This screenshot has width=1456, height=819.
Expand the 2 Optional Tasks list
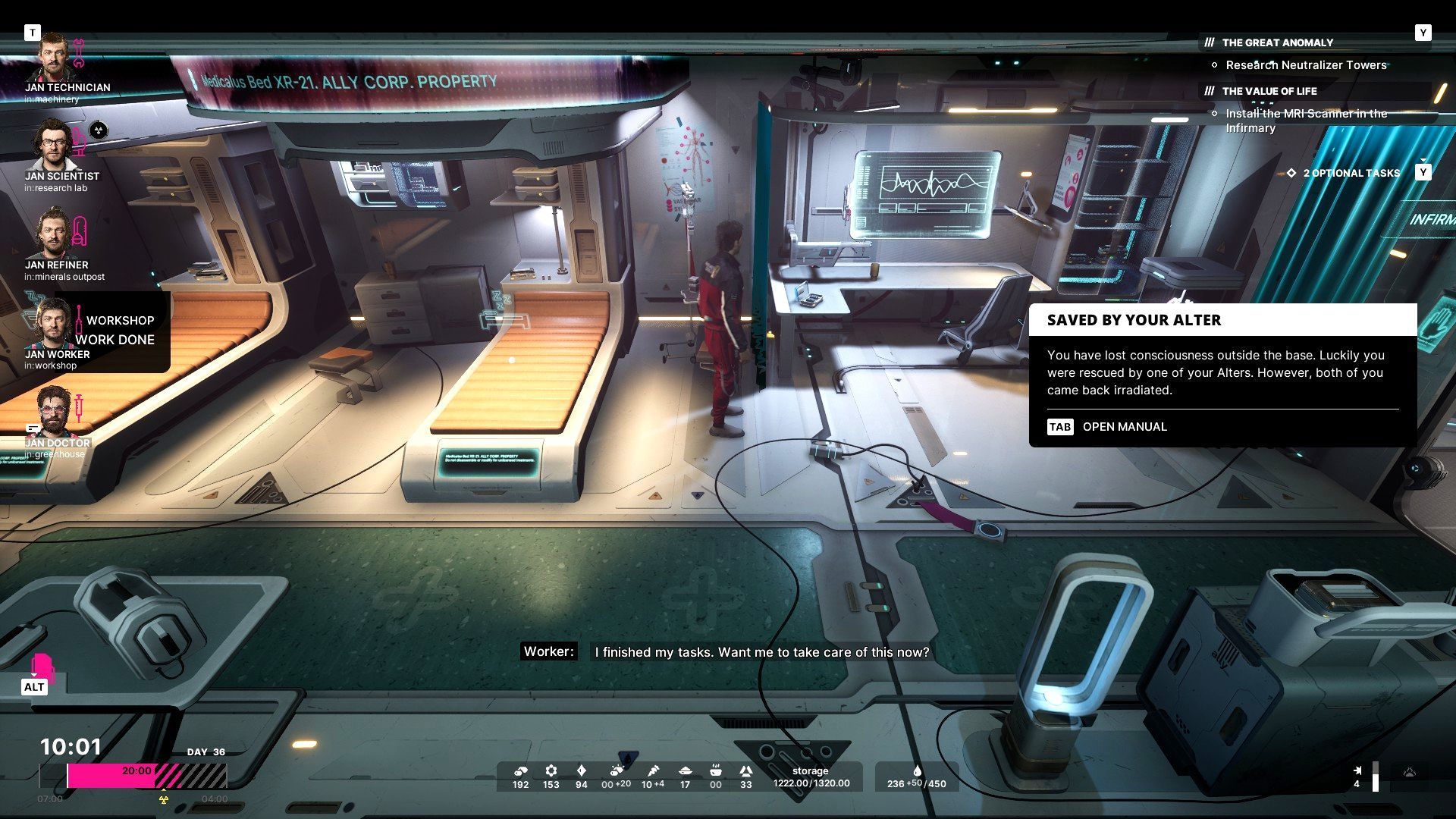1351,173
